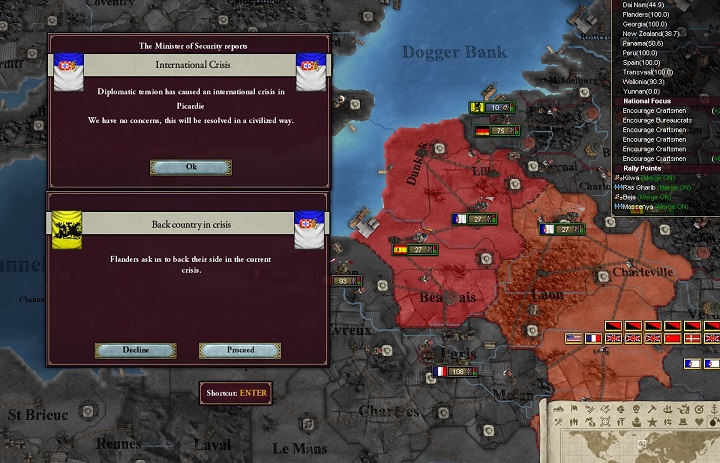This screenshot has height=463, width=720.
Task: Choose the Wallonia outliner entry
Action: tap(645, 81)
